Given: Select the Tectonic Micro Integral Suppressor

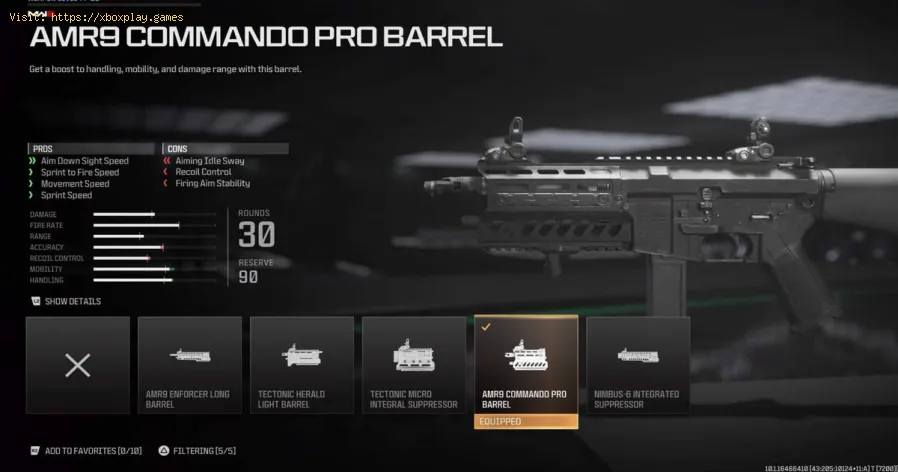Looking at the screenshot, I should point(414,365).
